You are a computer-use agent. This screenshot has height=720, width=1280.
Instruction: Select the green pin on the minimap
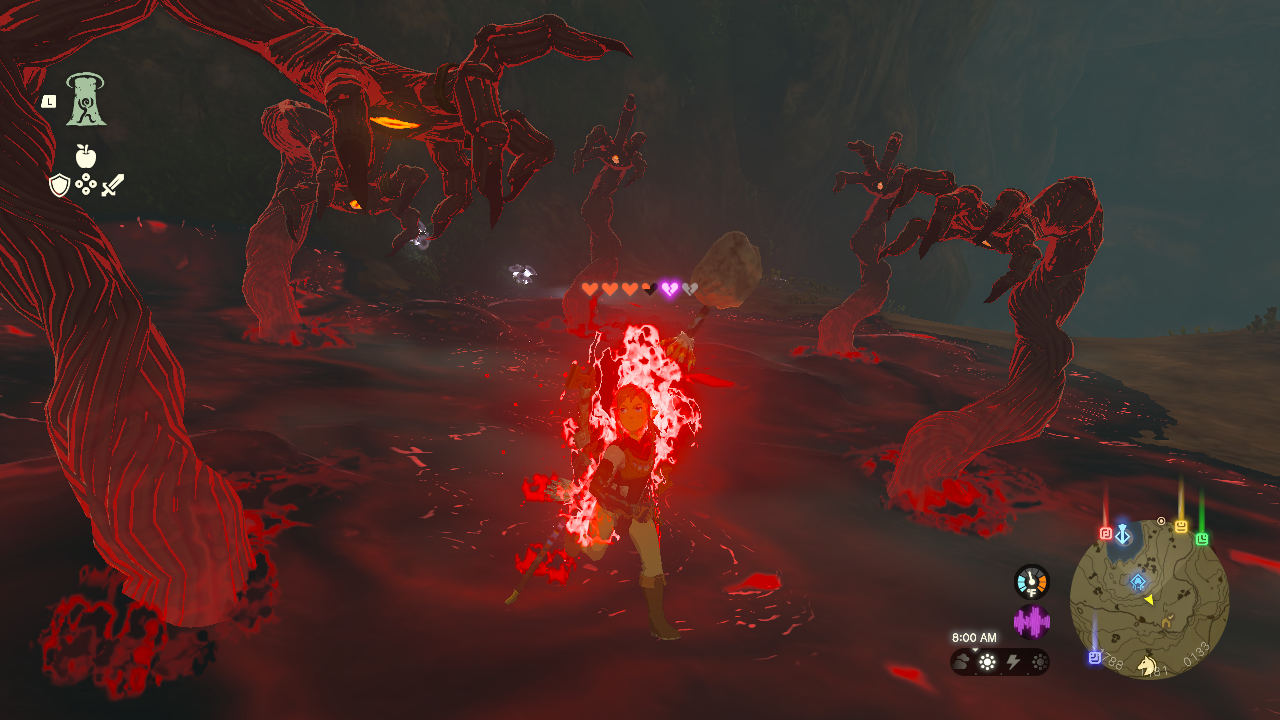point(1202,539)
